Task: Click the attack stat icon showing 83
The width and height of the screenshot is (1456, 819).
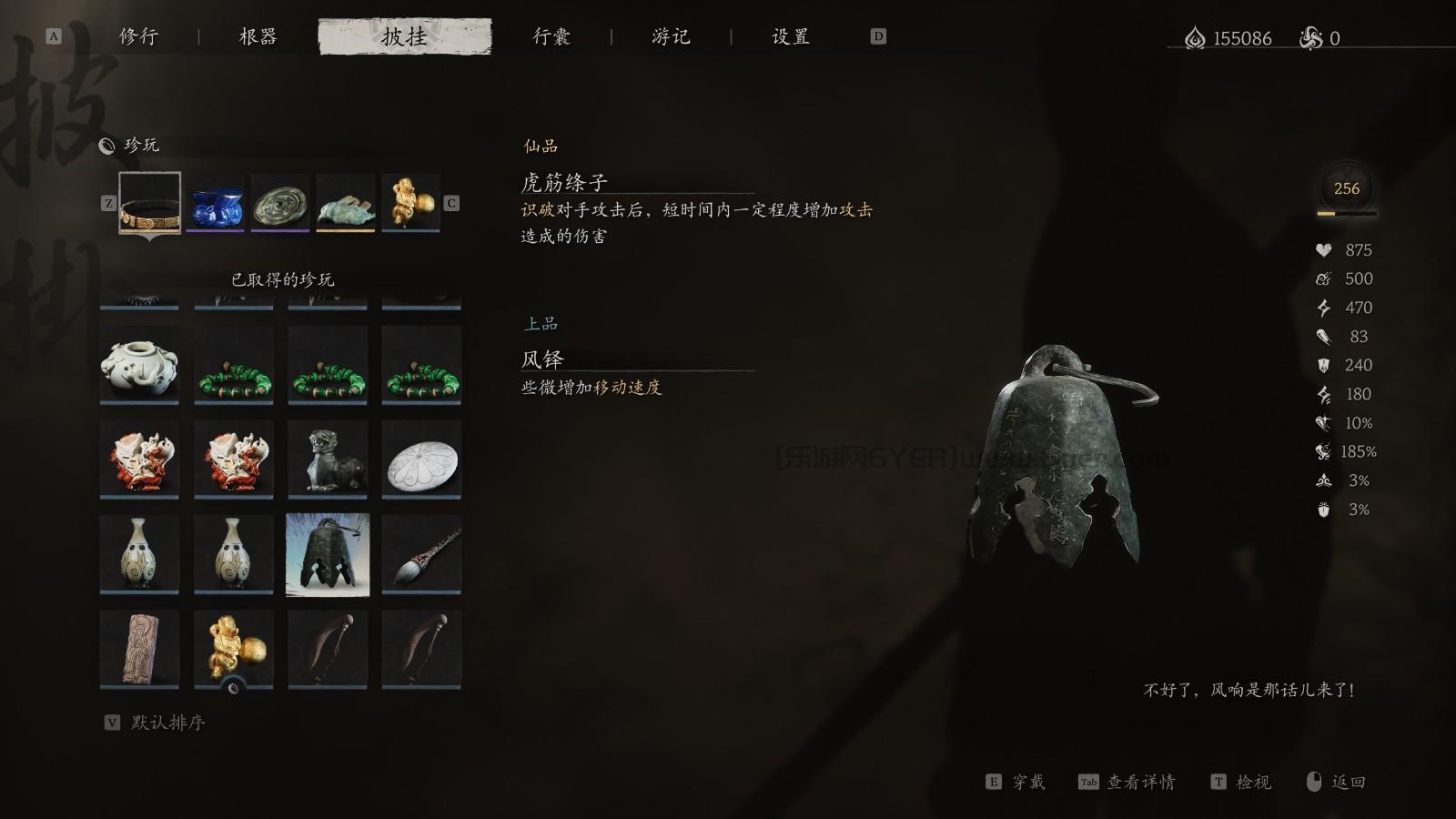Action: (x=1324, y=337)
